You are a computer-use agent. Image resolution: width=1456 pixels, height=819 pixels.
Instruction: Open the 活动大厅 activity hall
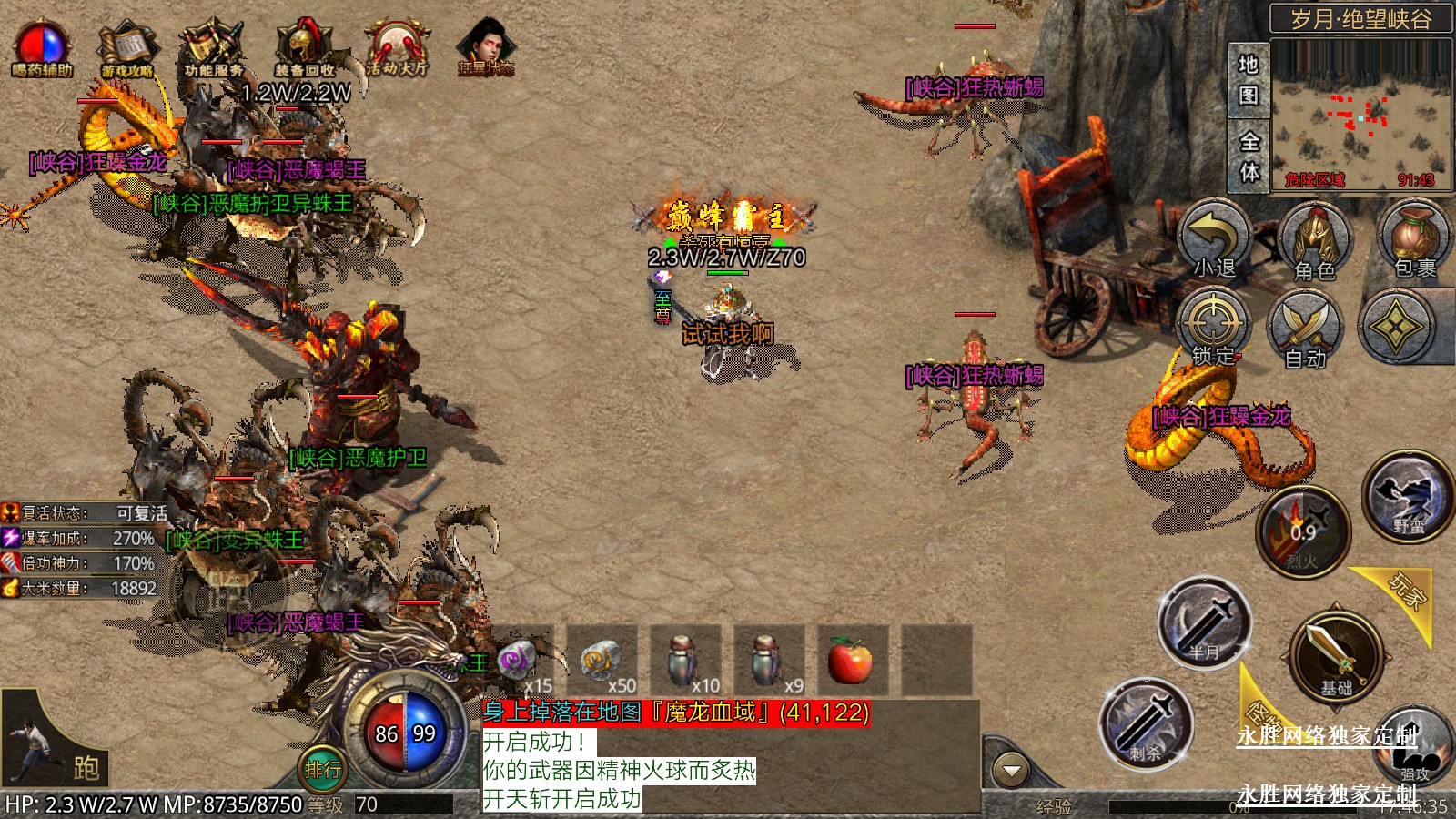(397, 50)
